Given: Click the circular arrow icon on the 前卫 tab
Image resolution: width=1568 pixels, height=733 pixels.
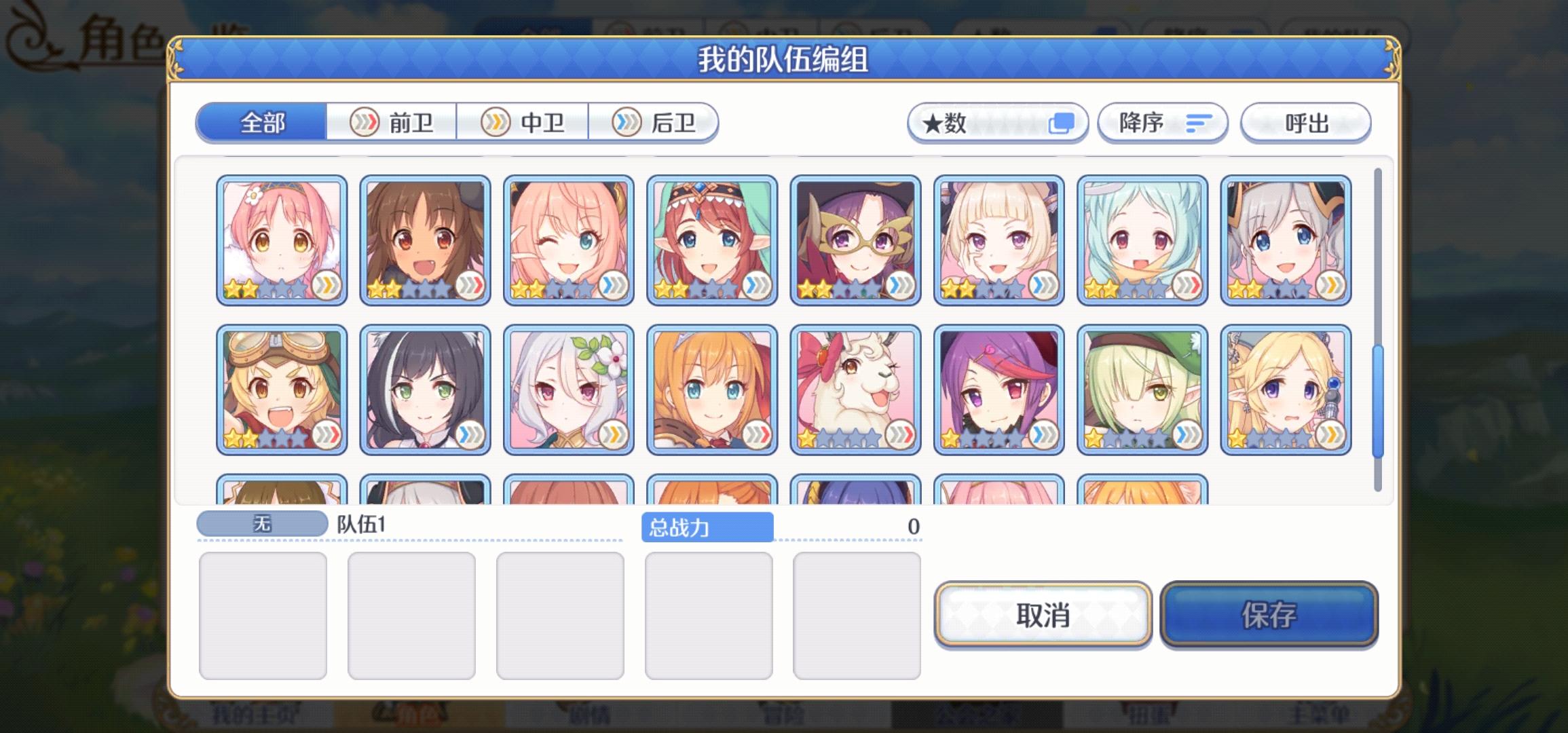Looking at the screenshot, I should click(x=365, y=124).
